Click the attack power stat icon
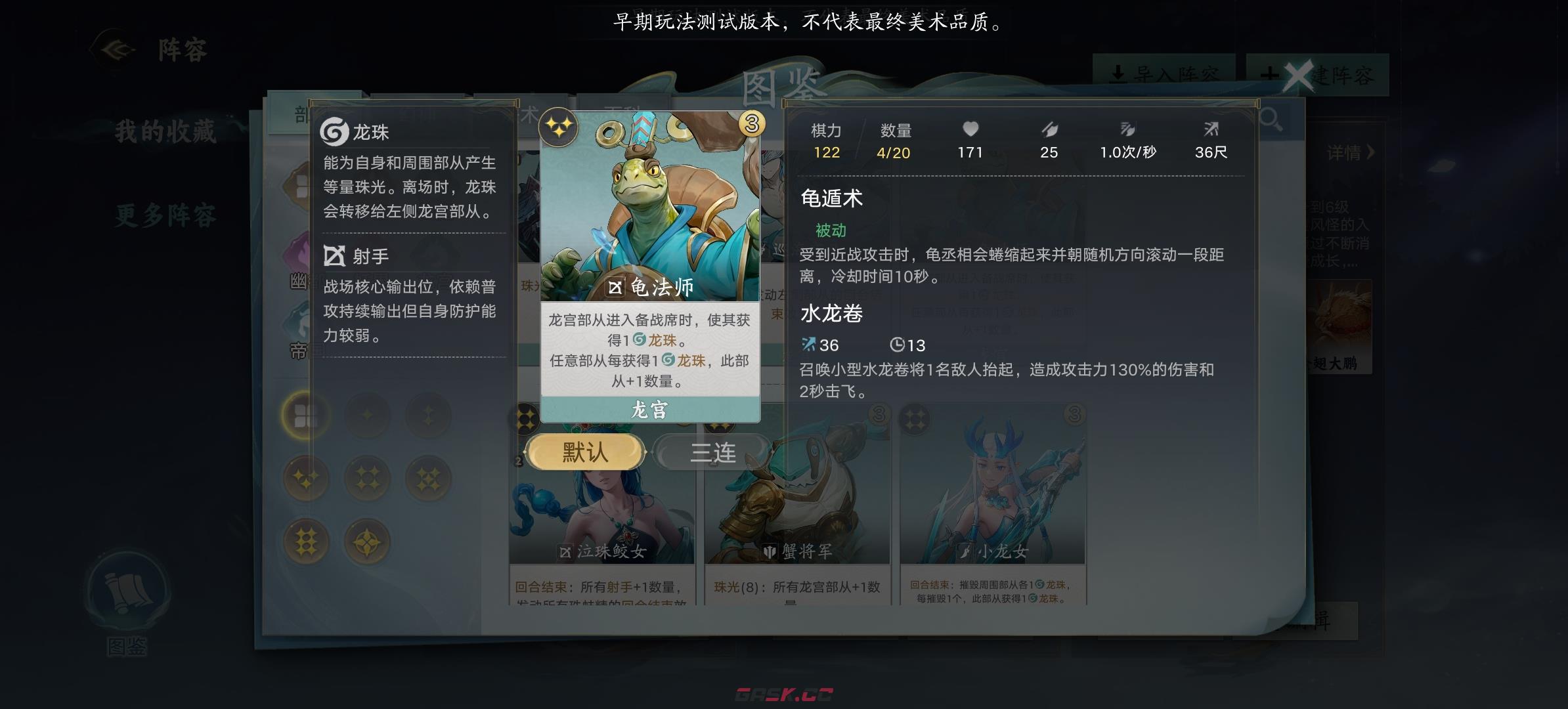 pyautogui.click(x=1049, y=129)
